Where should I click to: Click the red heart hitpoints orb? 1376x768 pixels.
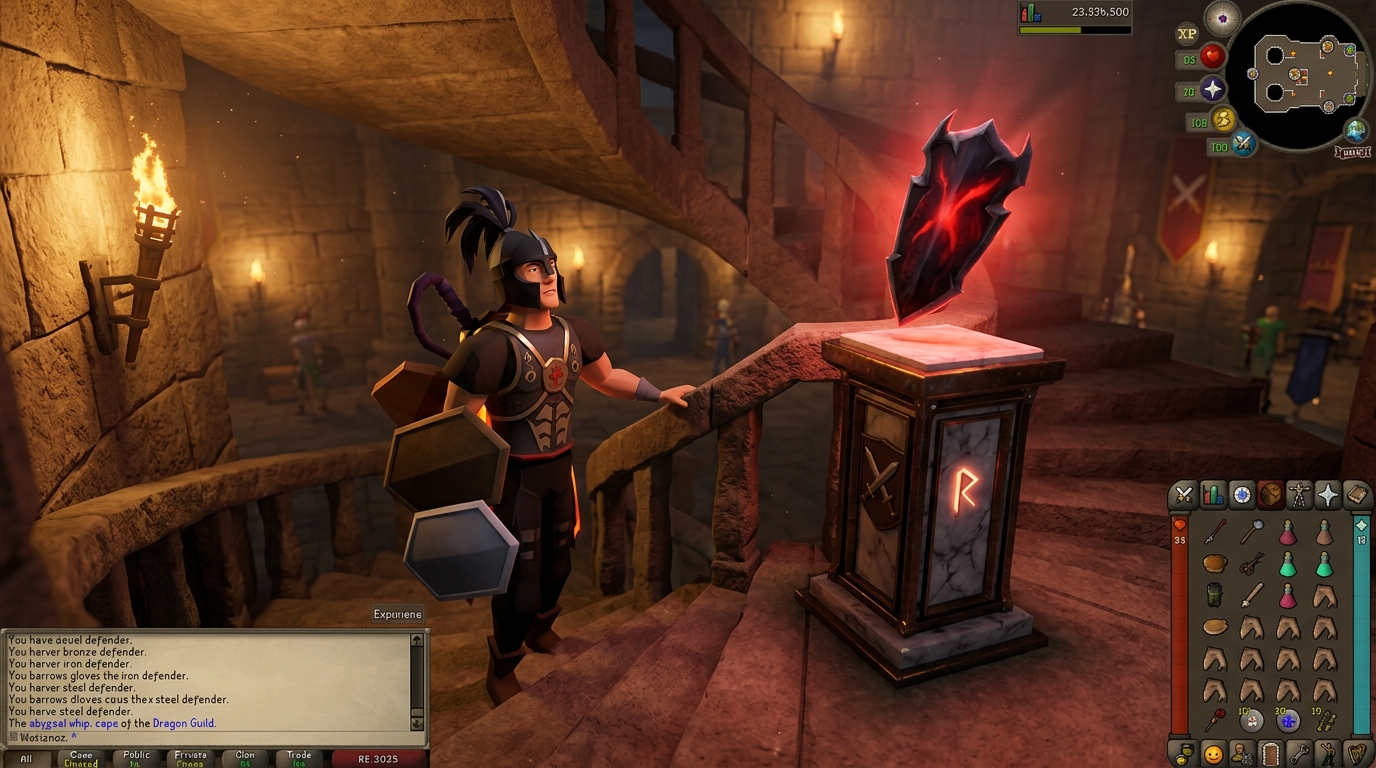[x=1213, y=57]
